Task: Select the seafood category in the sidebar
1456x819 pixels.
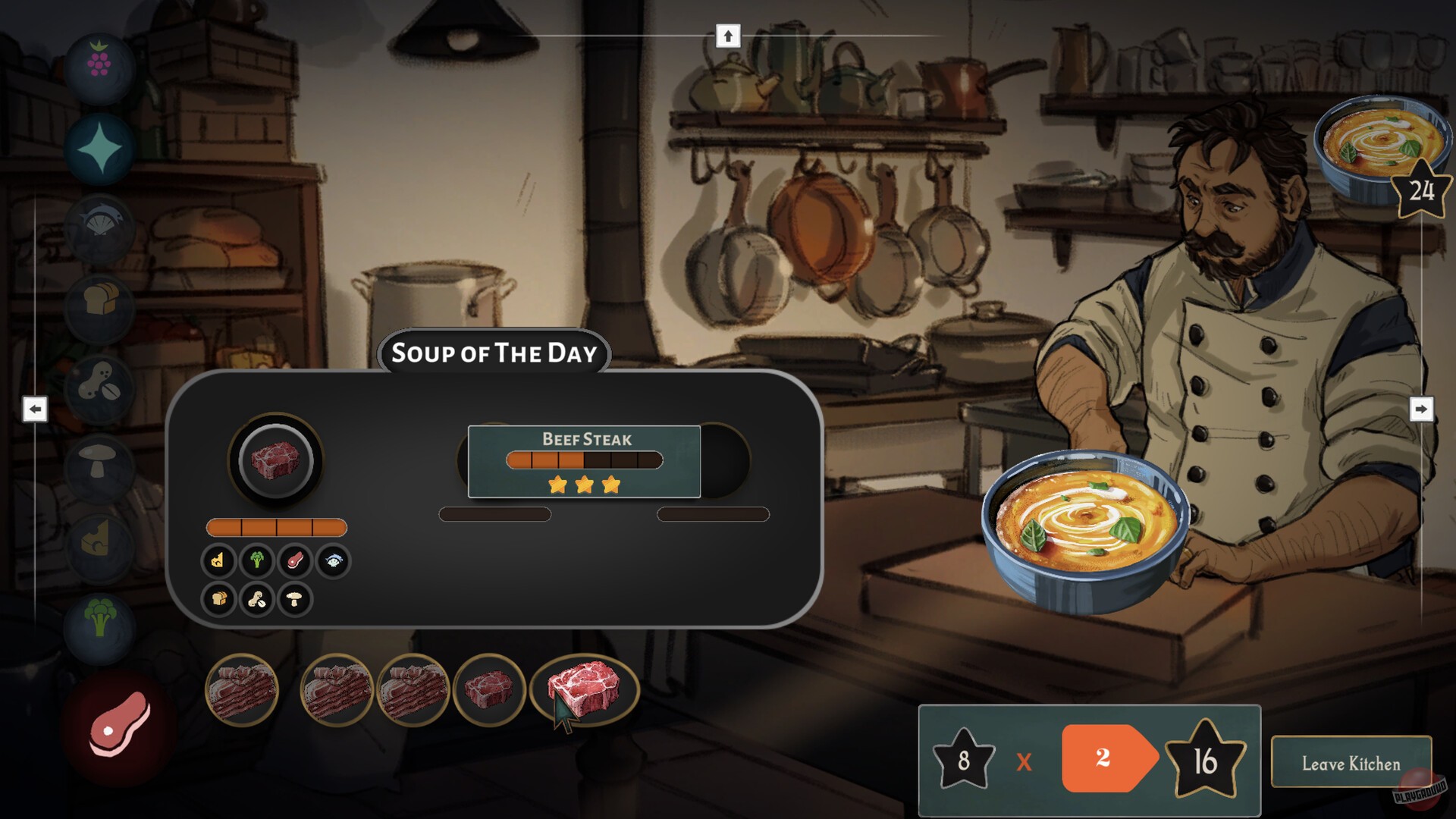Action: point(101,227)
